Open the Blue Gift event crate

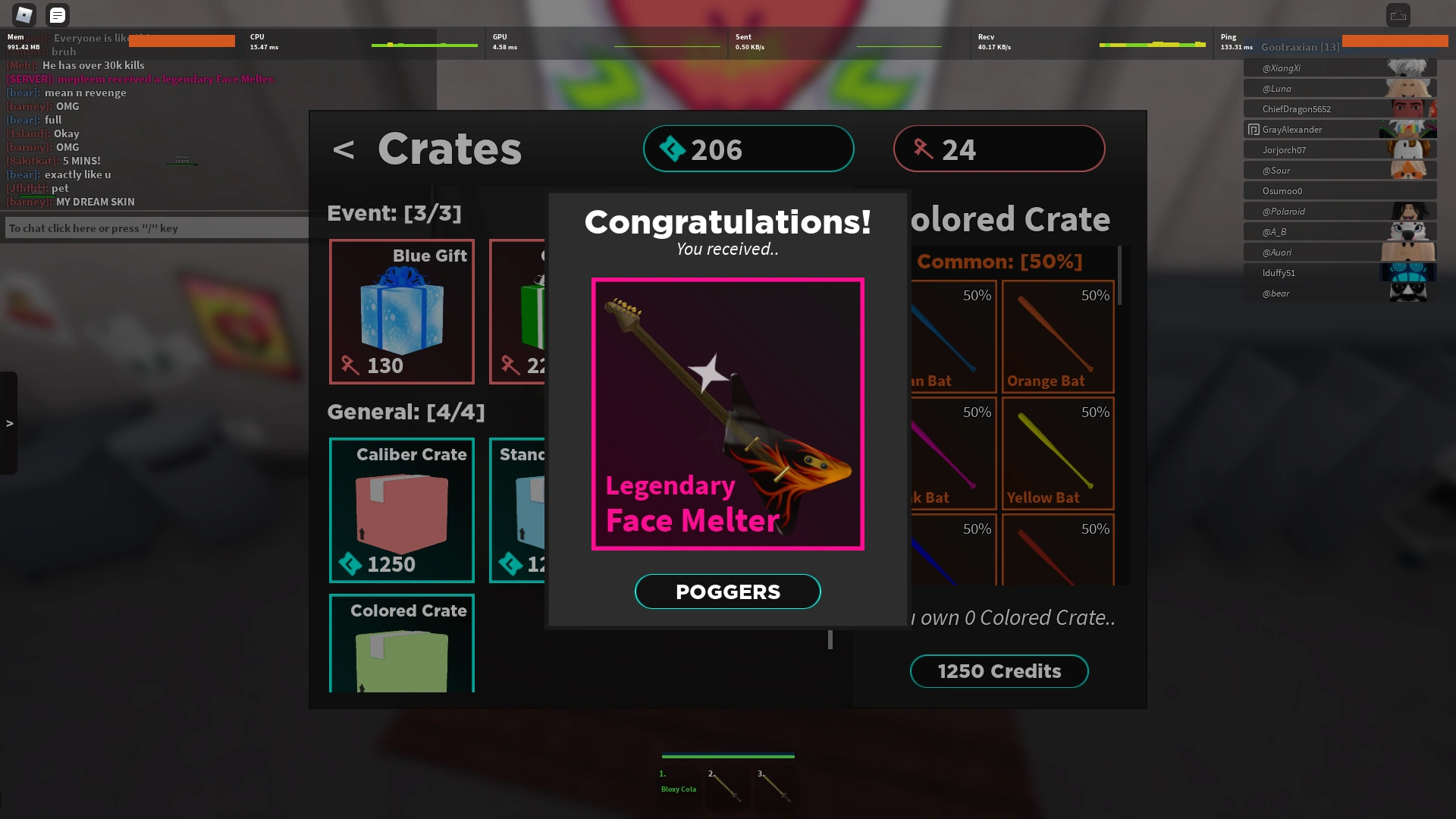point(401,311)
